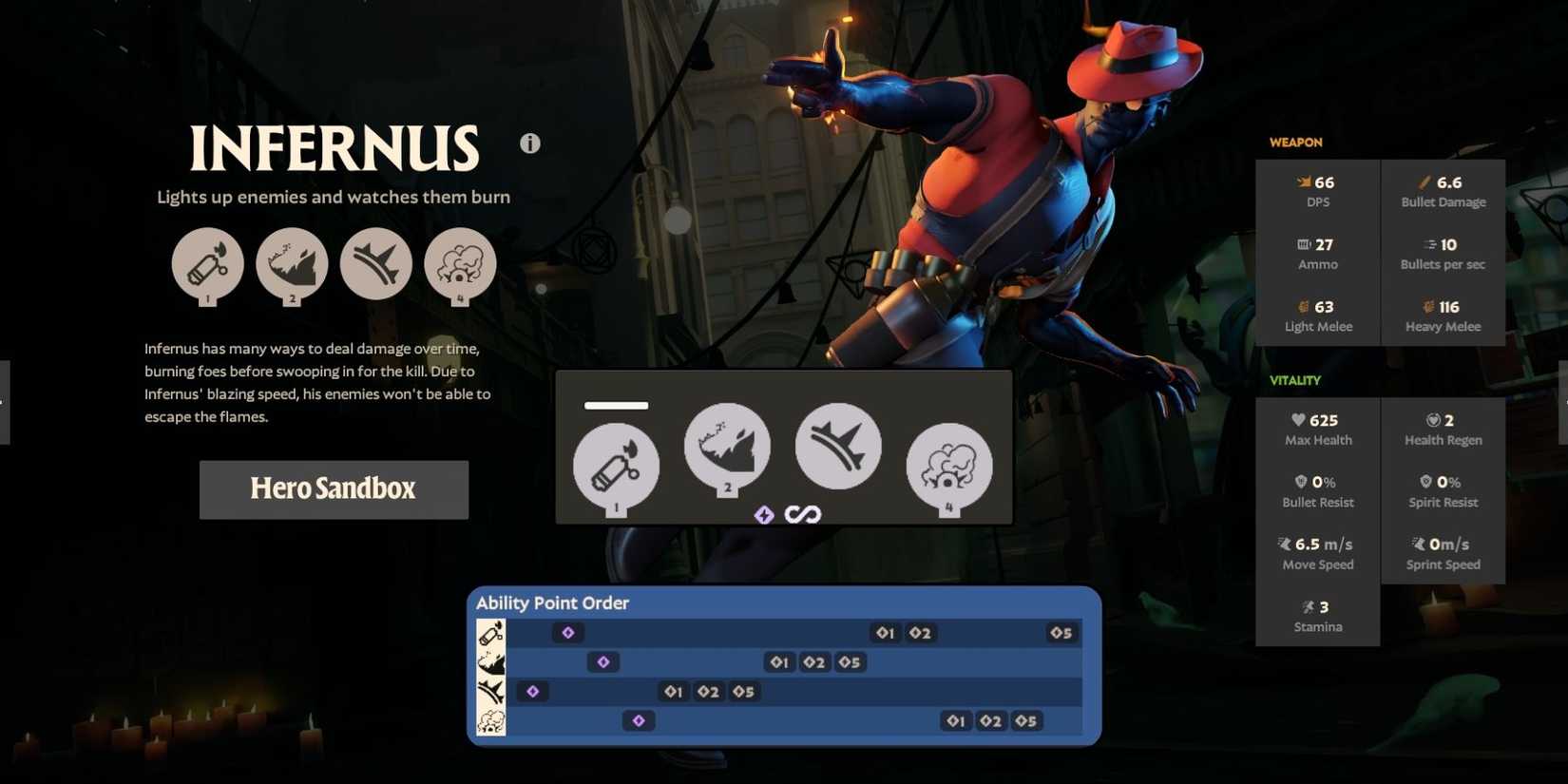This screenshot has width=1568, height=784.
Task: Open the Vitality stats section header
Action: click(x=1294, y=379)
